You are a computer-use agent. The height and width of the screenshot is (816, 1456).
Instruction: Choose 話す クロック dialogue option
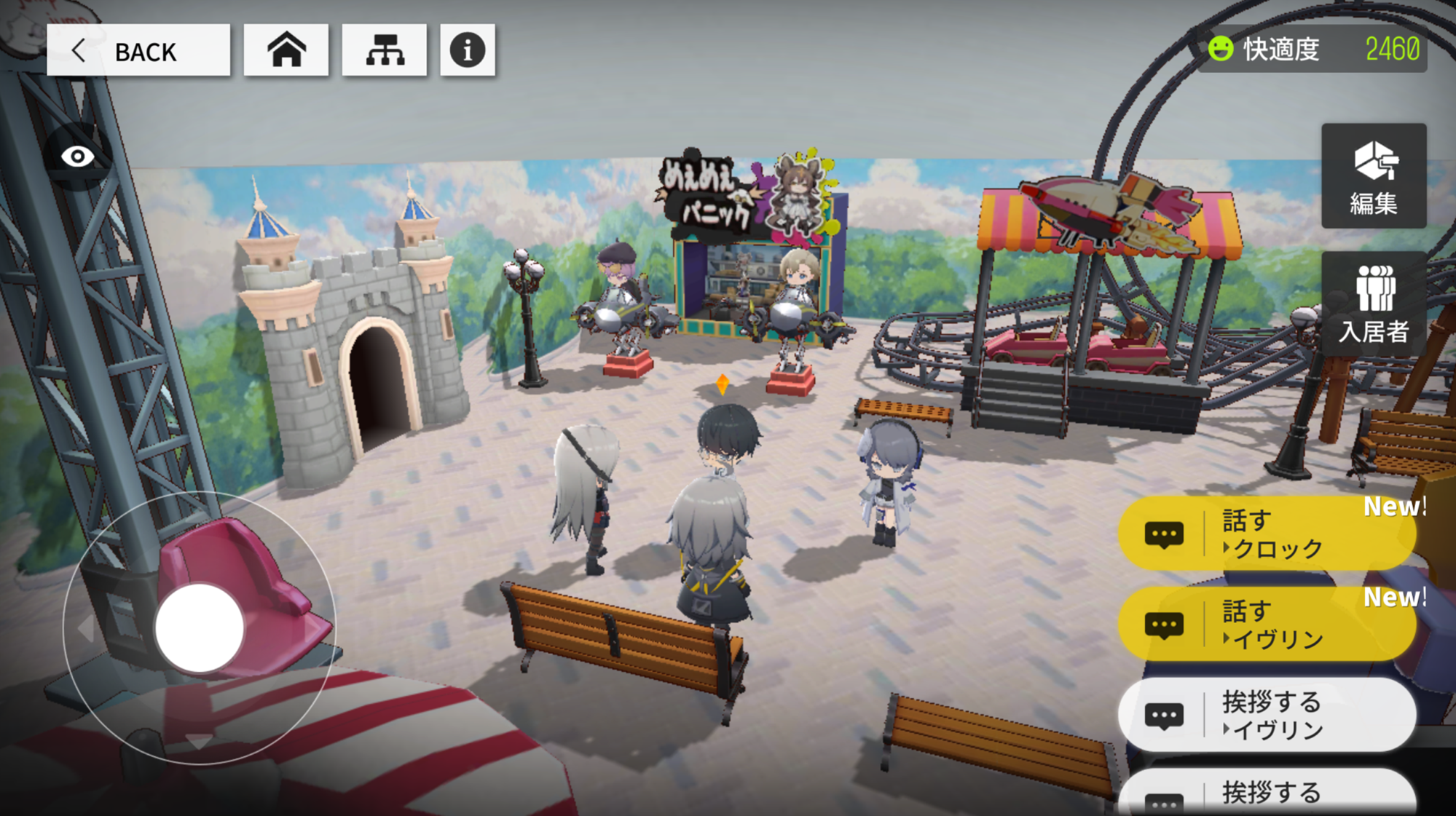coord(1267,534)
